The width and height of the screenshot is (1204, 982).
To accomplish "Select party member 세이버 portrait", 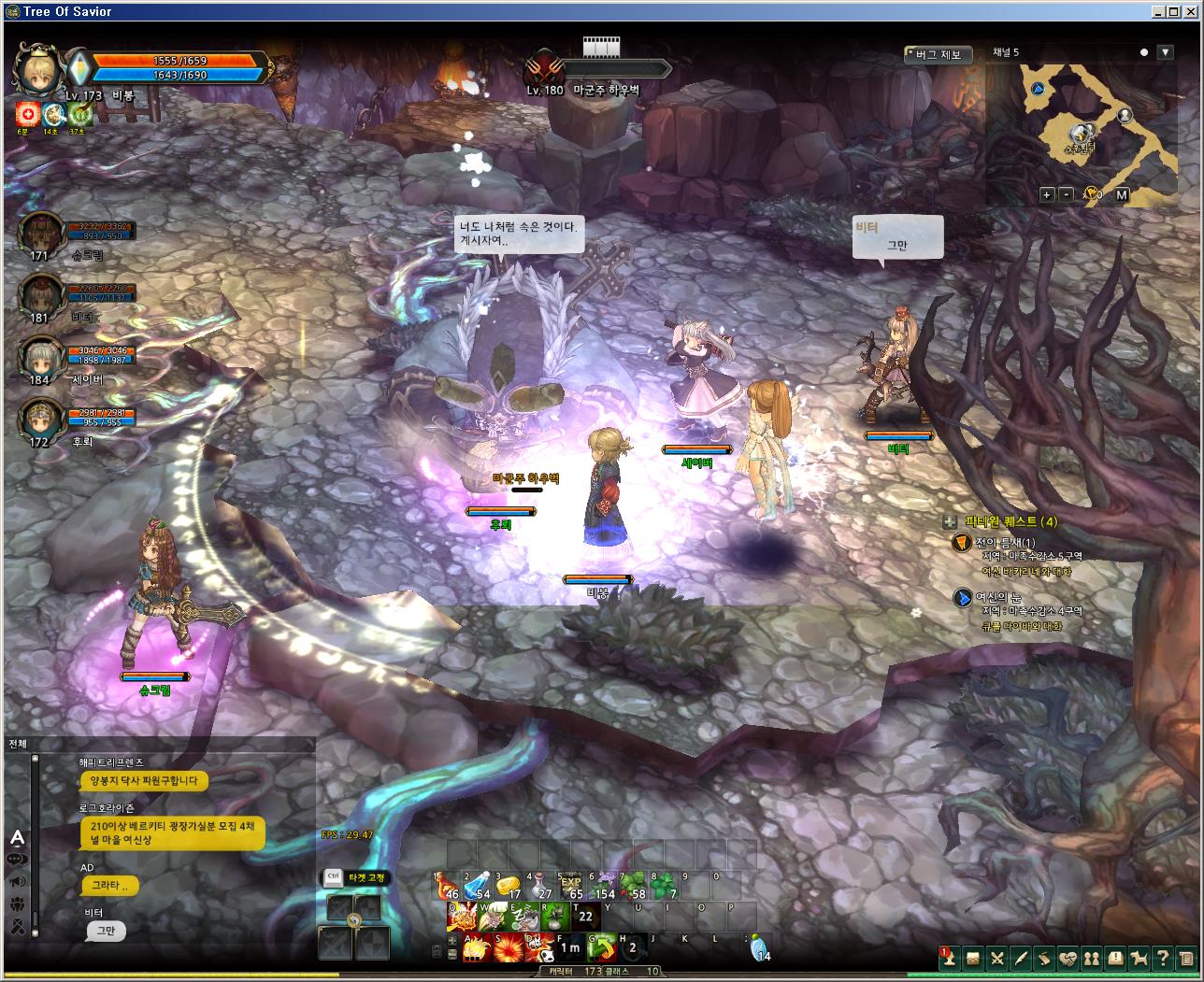I will point(40,356).
